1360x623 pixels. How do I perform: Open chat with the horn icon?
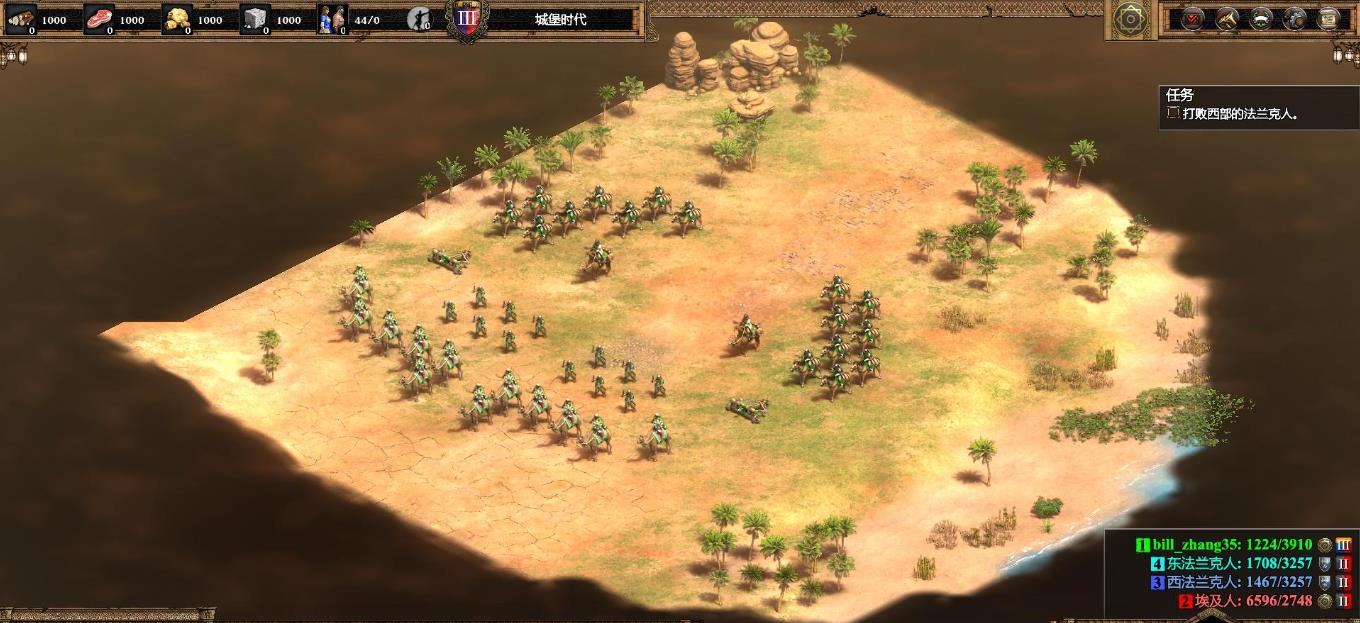pyautogui.click(x=1227, y=19)
